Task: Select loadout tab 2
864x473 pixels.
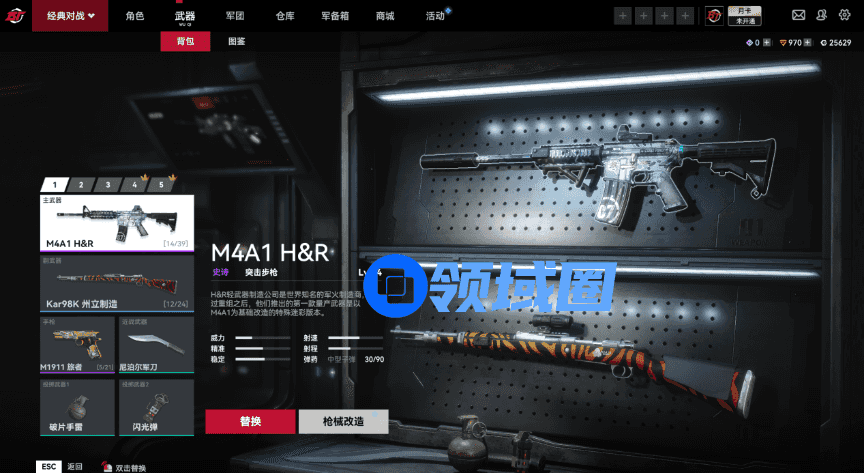Action: [x=81, y=184]
